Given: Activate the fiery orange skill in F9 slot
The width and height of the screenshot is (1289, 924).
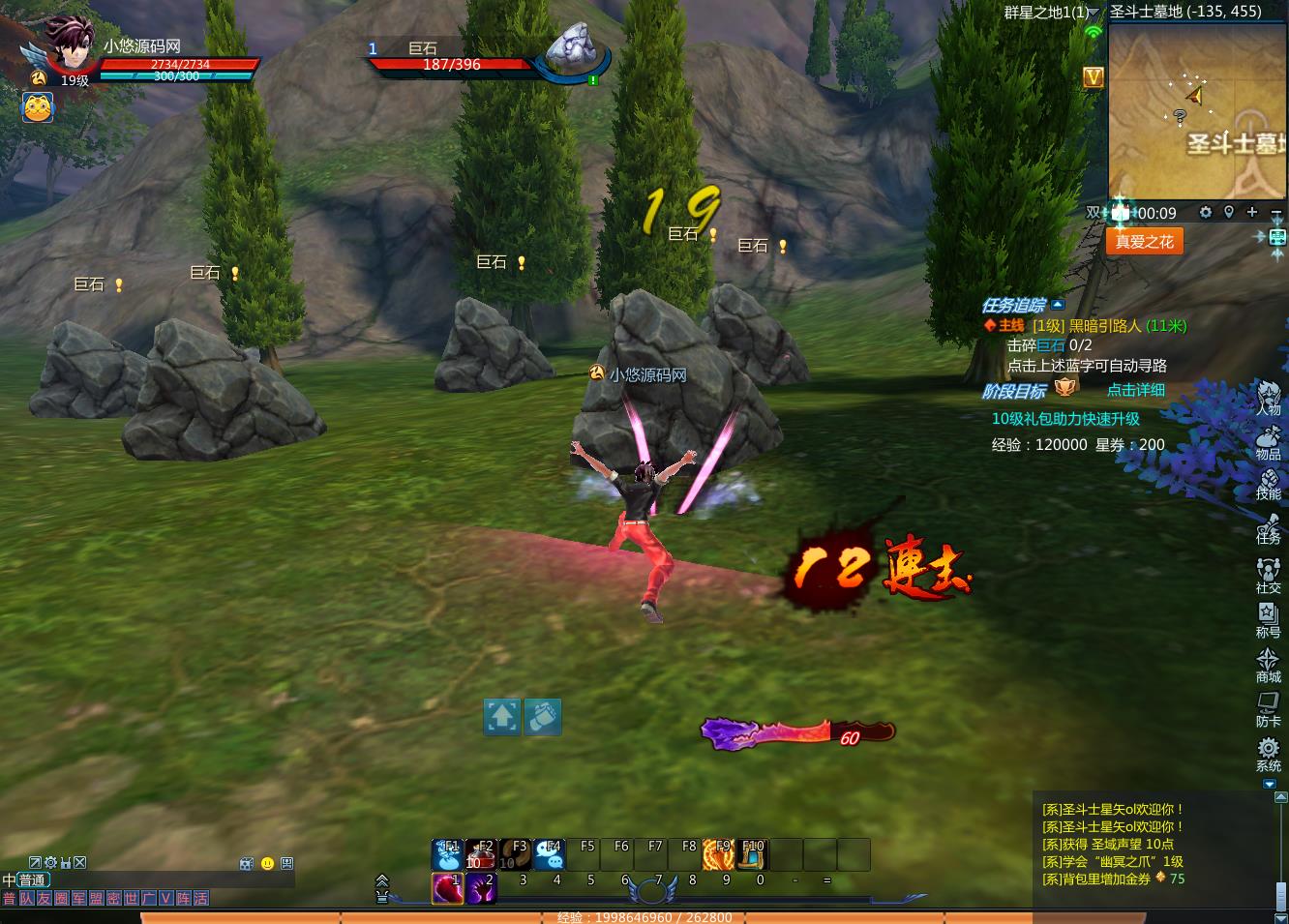Looking at the screenshot, I should point(718,854).
